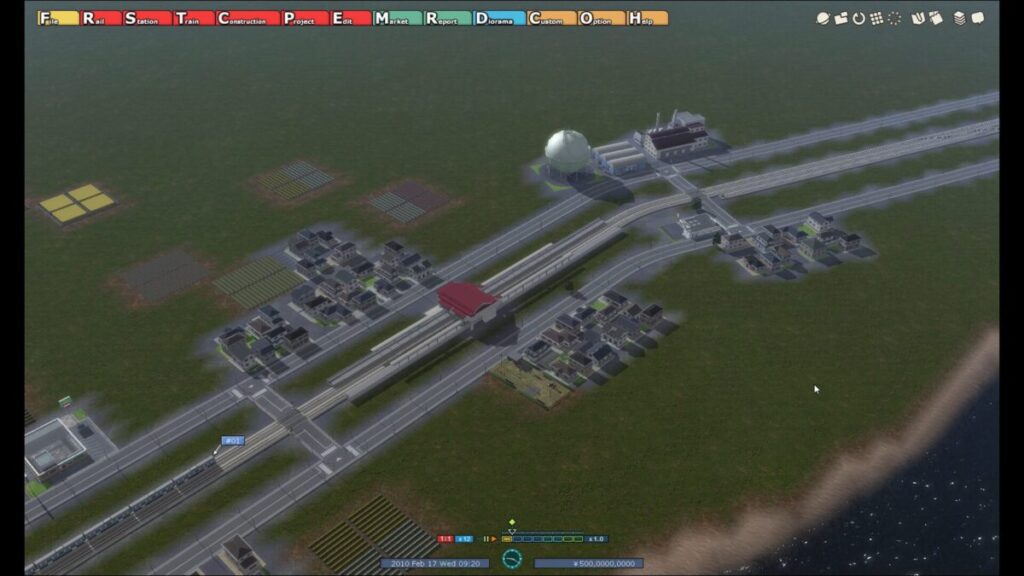Viewport: 1024px width, 576px height.
Task: Select the red 1:1 time scale button
Action: pyautogui.click(x=445, y=539)
